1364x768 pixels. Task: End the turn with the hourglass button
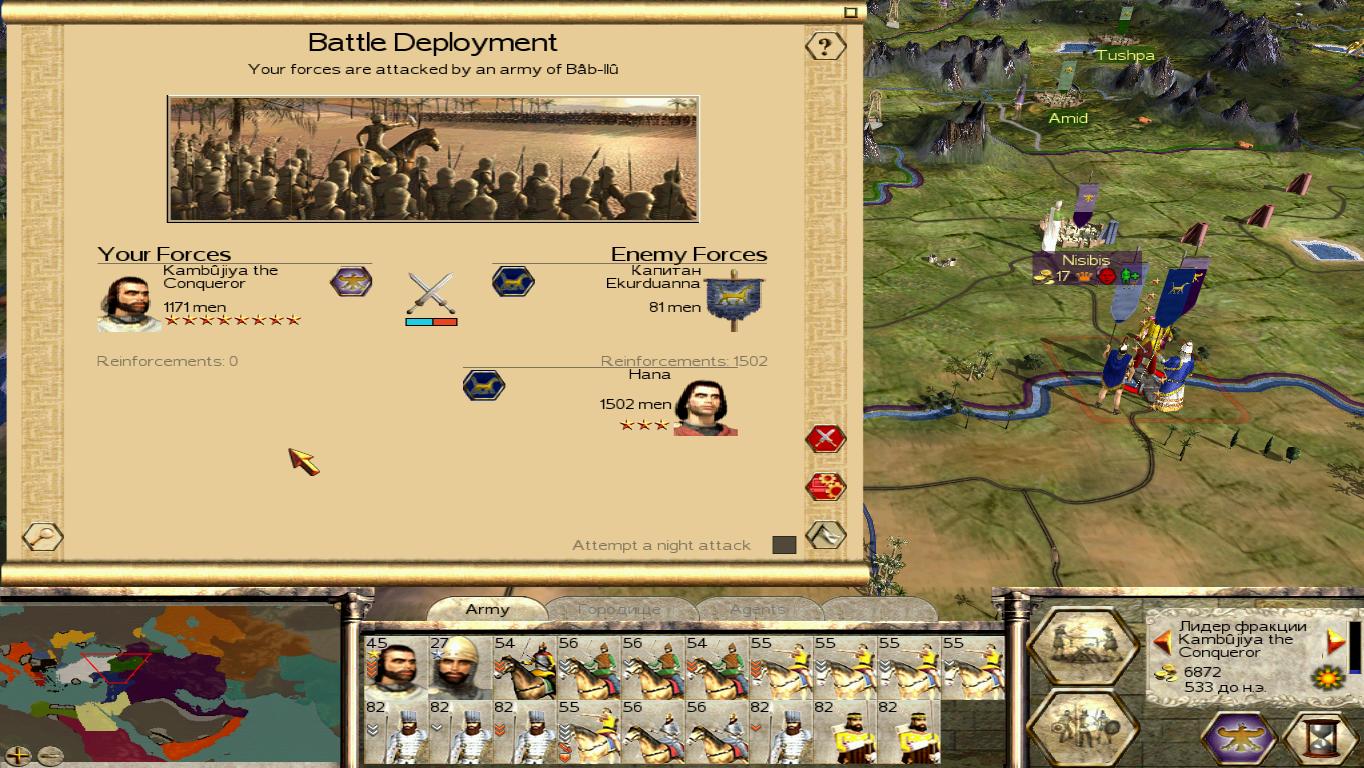pyautogui.click(x=1320, y=738)
